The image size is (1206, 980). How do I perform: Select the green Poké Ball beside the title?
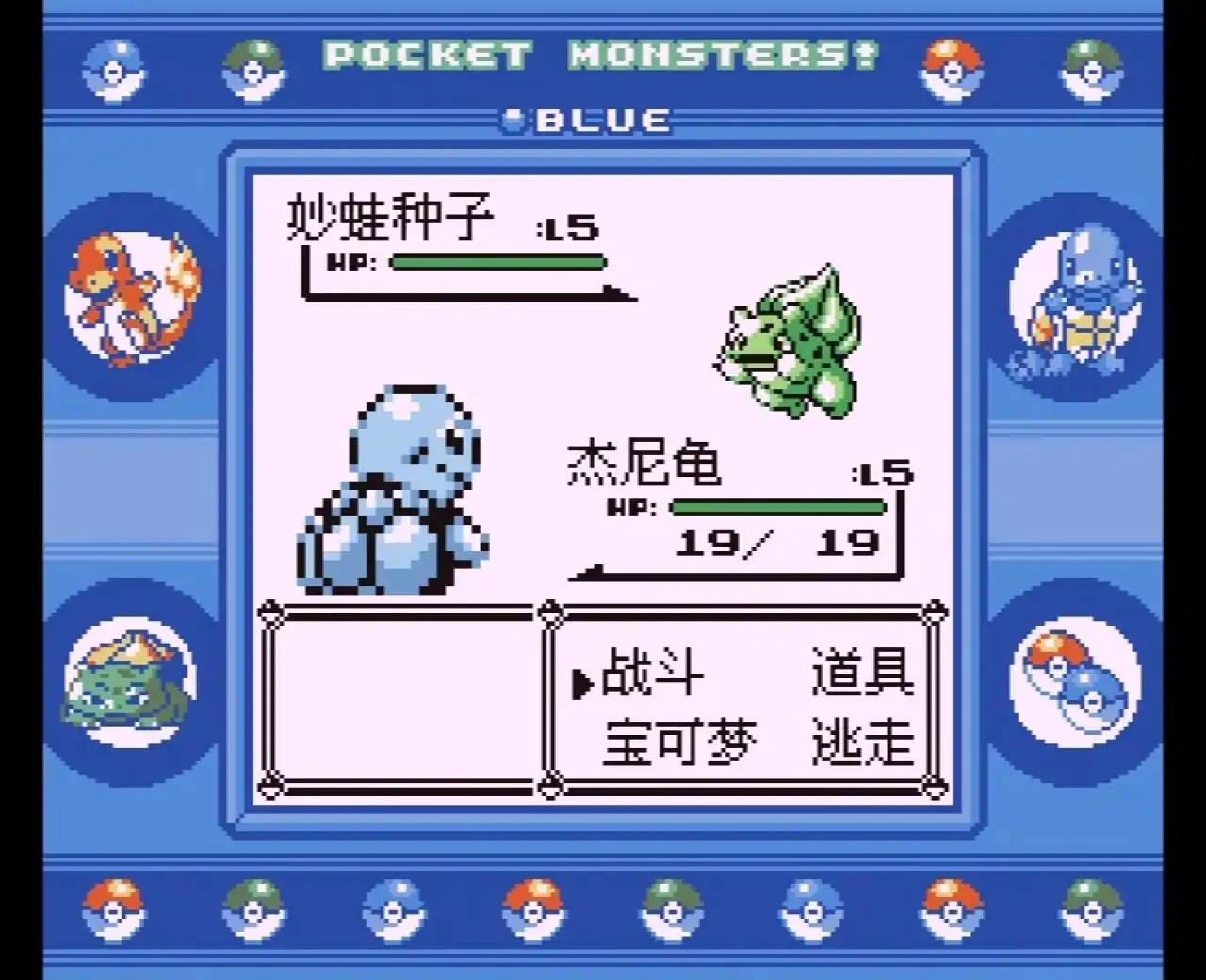coord(253,66)
